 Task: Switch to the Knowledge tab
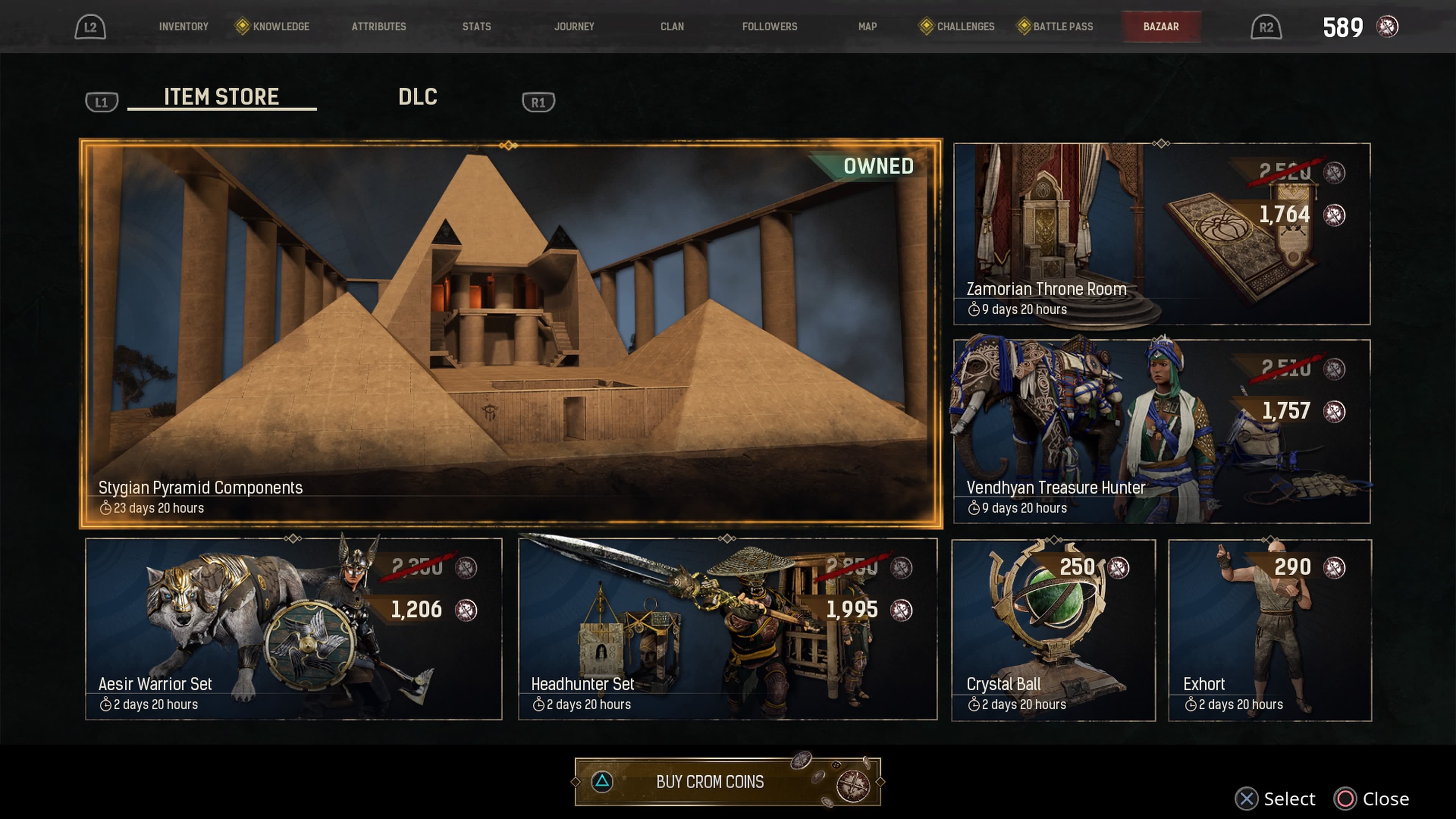(280, 27)
